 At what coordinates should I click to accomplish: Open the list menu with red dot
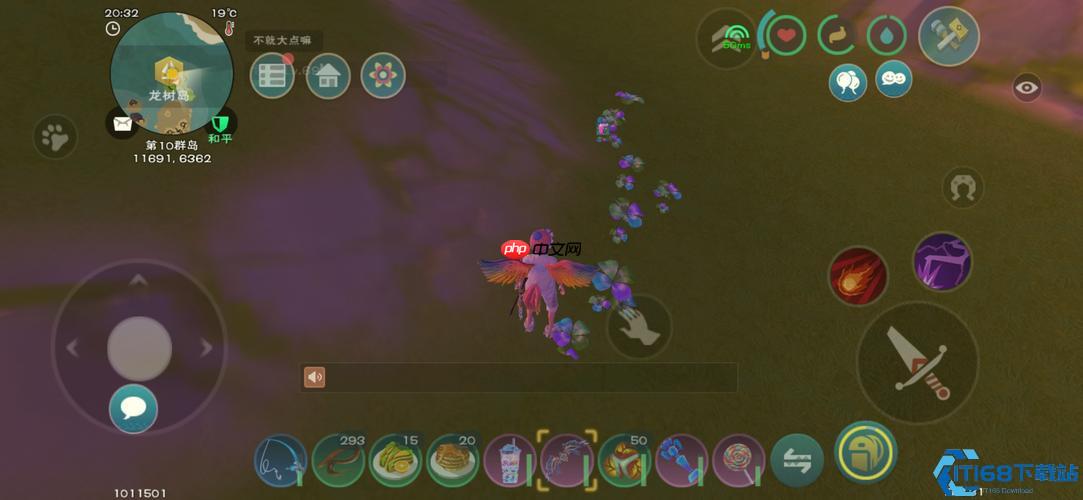pyautogui.click(x=272, y=76)
